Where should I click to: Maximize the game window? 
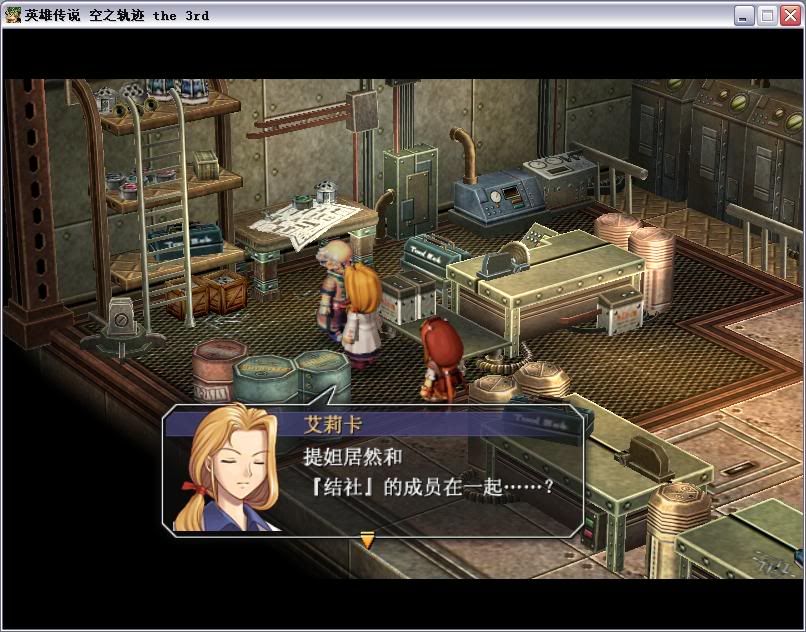click(x=767, y=15)
